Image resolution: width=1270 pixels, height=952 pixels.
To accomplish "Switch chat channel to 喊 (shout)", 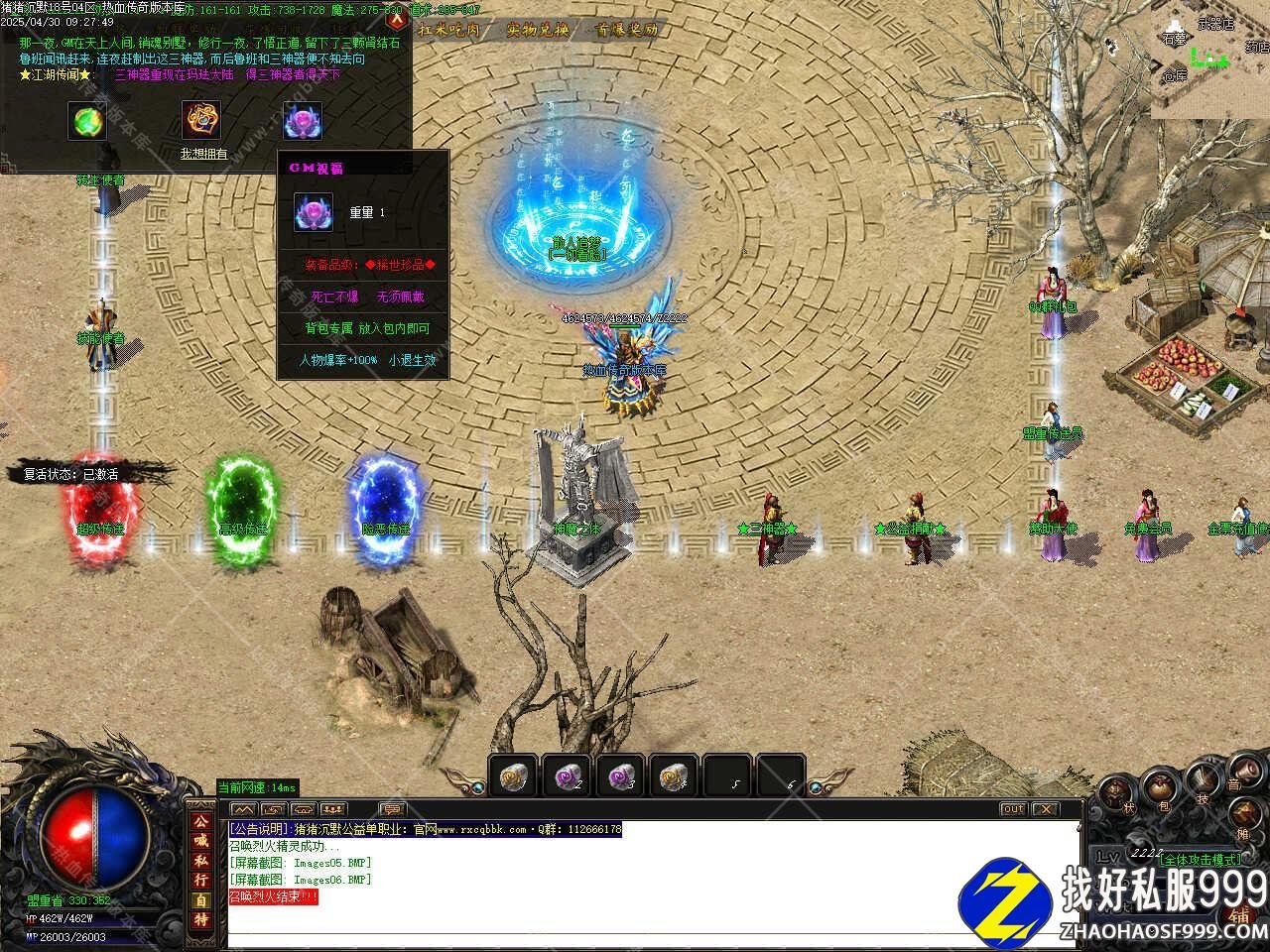I will 201,841.
